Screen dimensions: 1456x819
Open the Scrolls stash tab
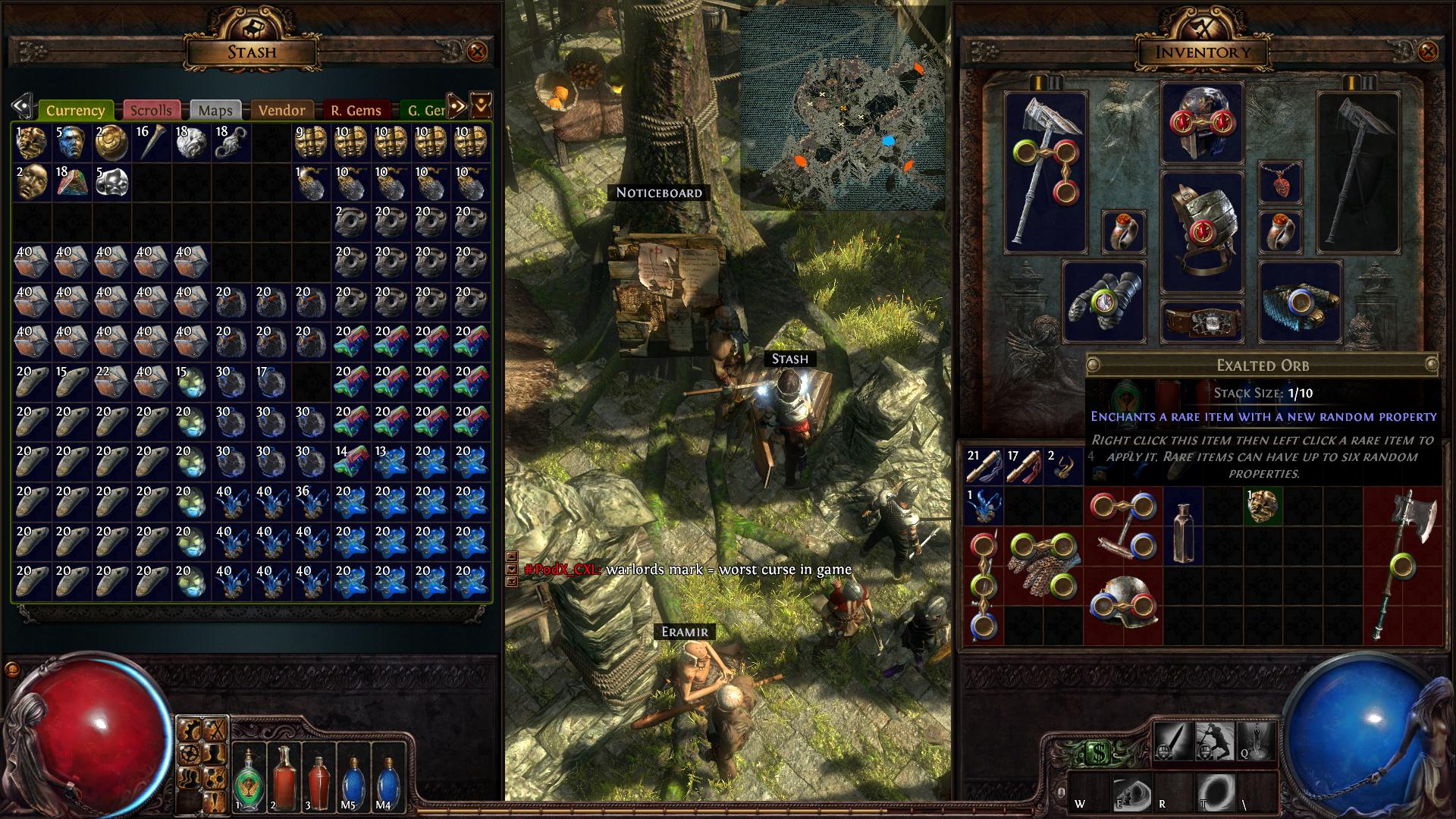point(152,110)
